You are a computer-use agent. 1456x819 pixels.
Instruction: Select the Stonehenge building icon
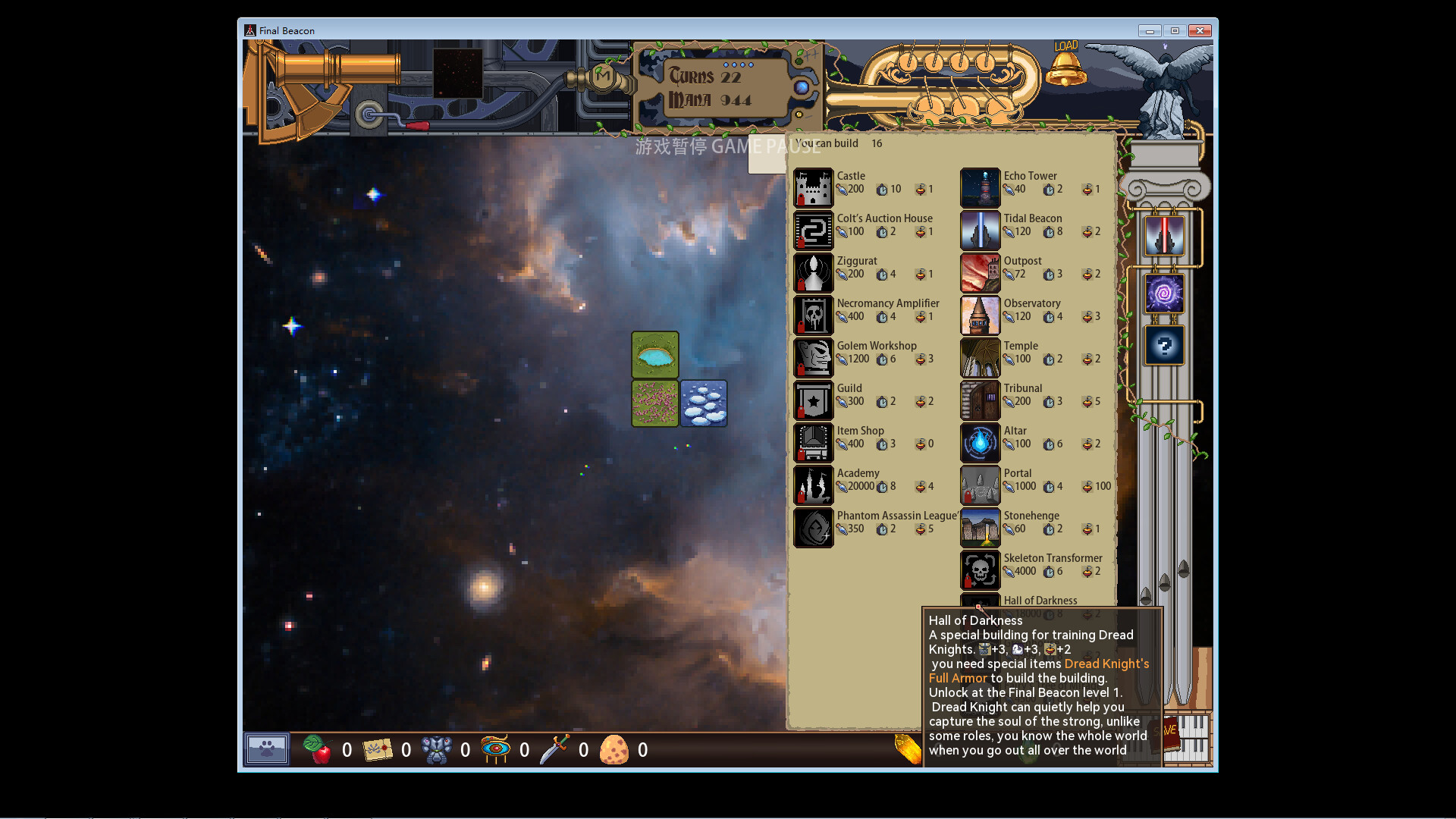pyautogui.click(x=980, y=528)
